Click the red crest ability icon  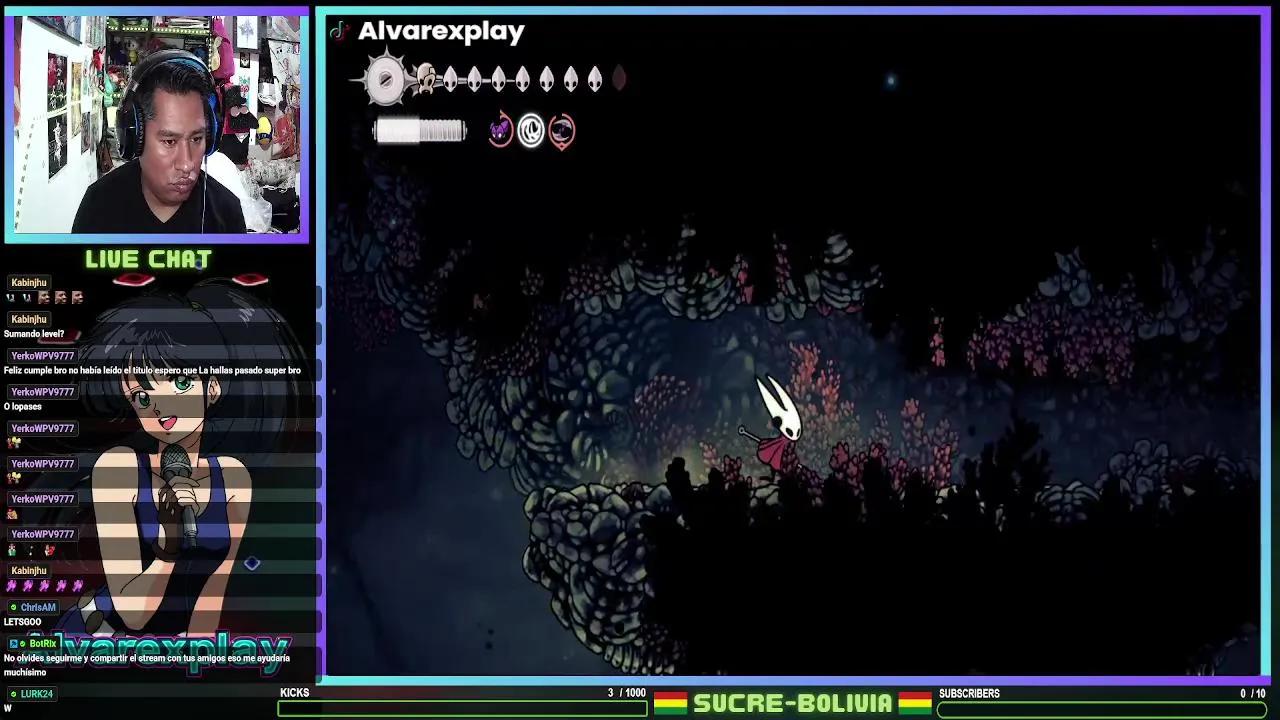click(561, 130)
